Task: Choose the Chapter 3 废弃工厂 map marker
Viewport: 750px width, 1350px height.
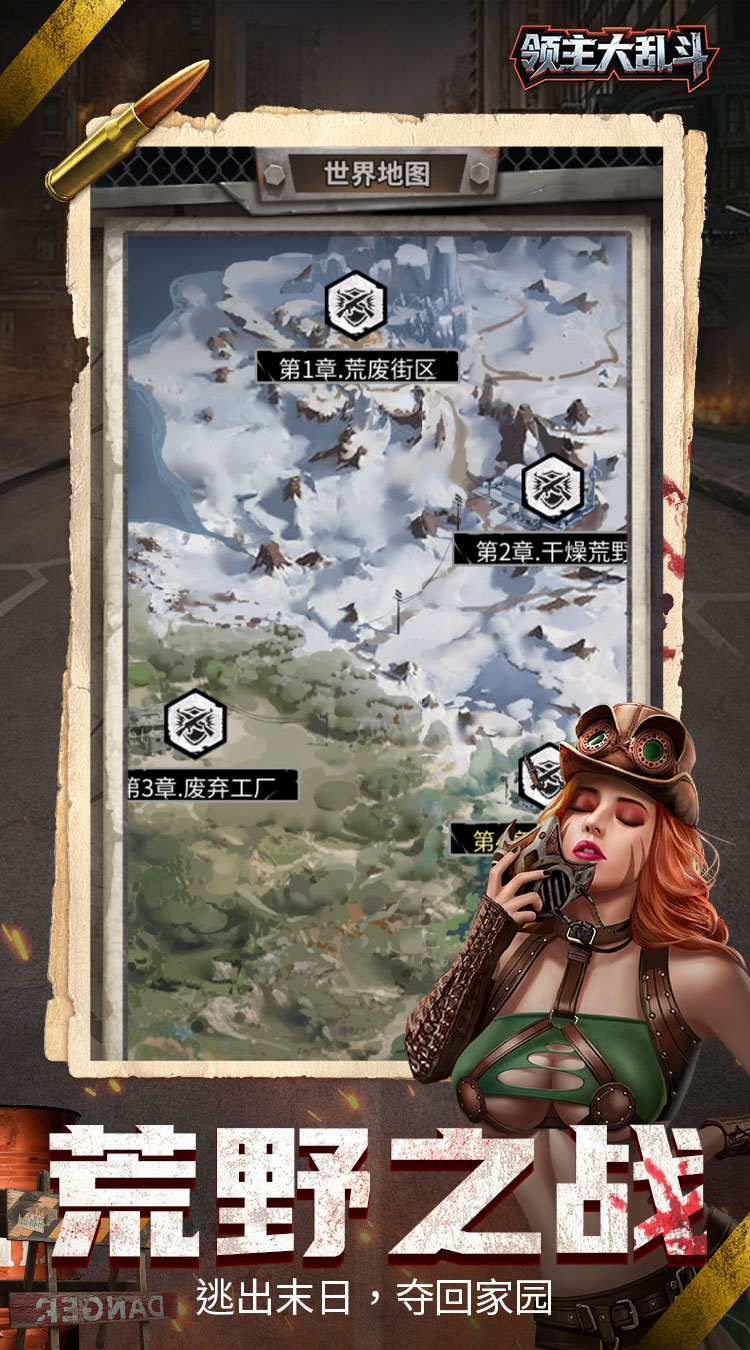Action: tap(195, 723)
